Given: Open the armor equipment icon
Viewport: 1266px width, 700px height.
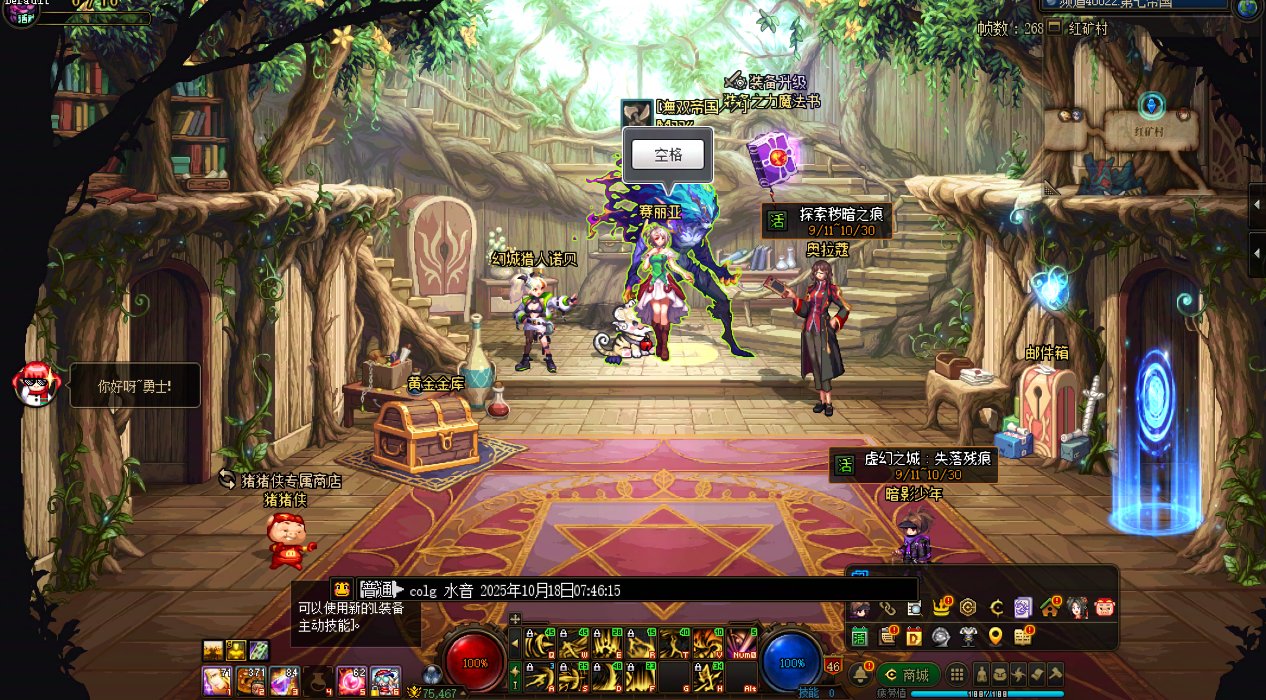Looking at the screenshot, I should pyautogui.click(x=968, y=636).
